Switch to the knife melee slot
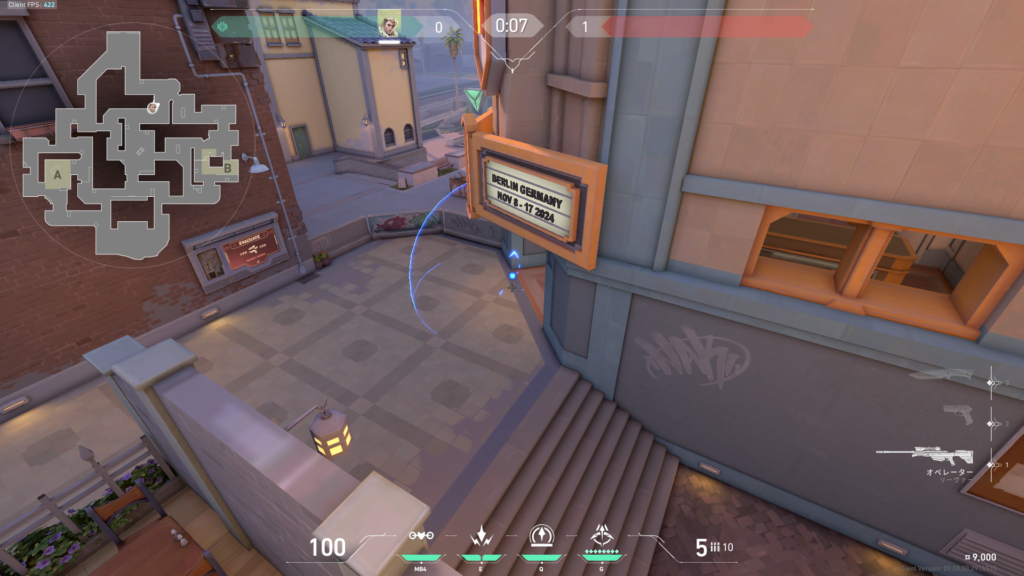 tap(940, 375)
